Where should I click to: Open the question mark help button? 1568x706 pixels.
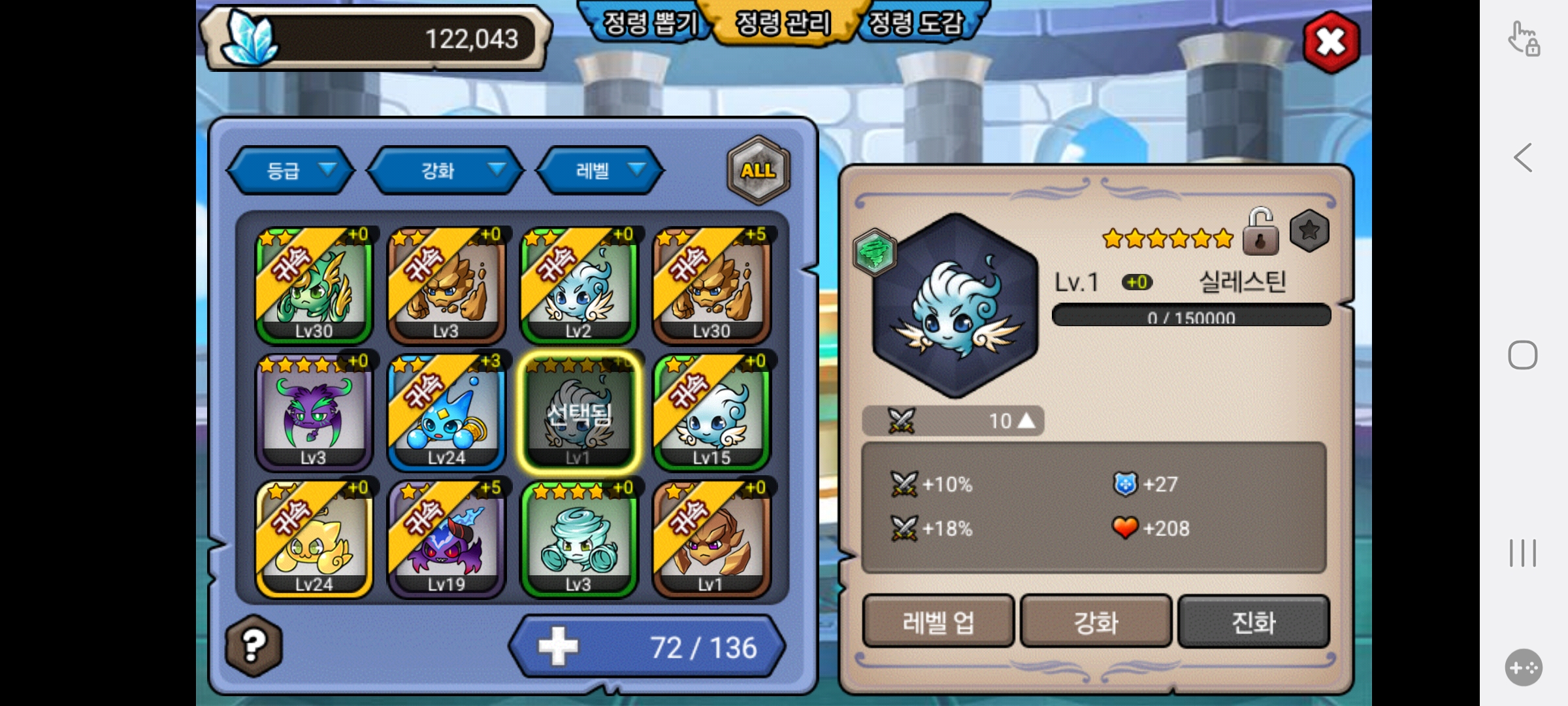tap(254, 645)
